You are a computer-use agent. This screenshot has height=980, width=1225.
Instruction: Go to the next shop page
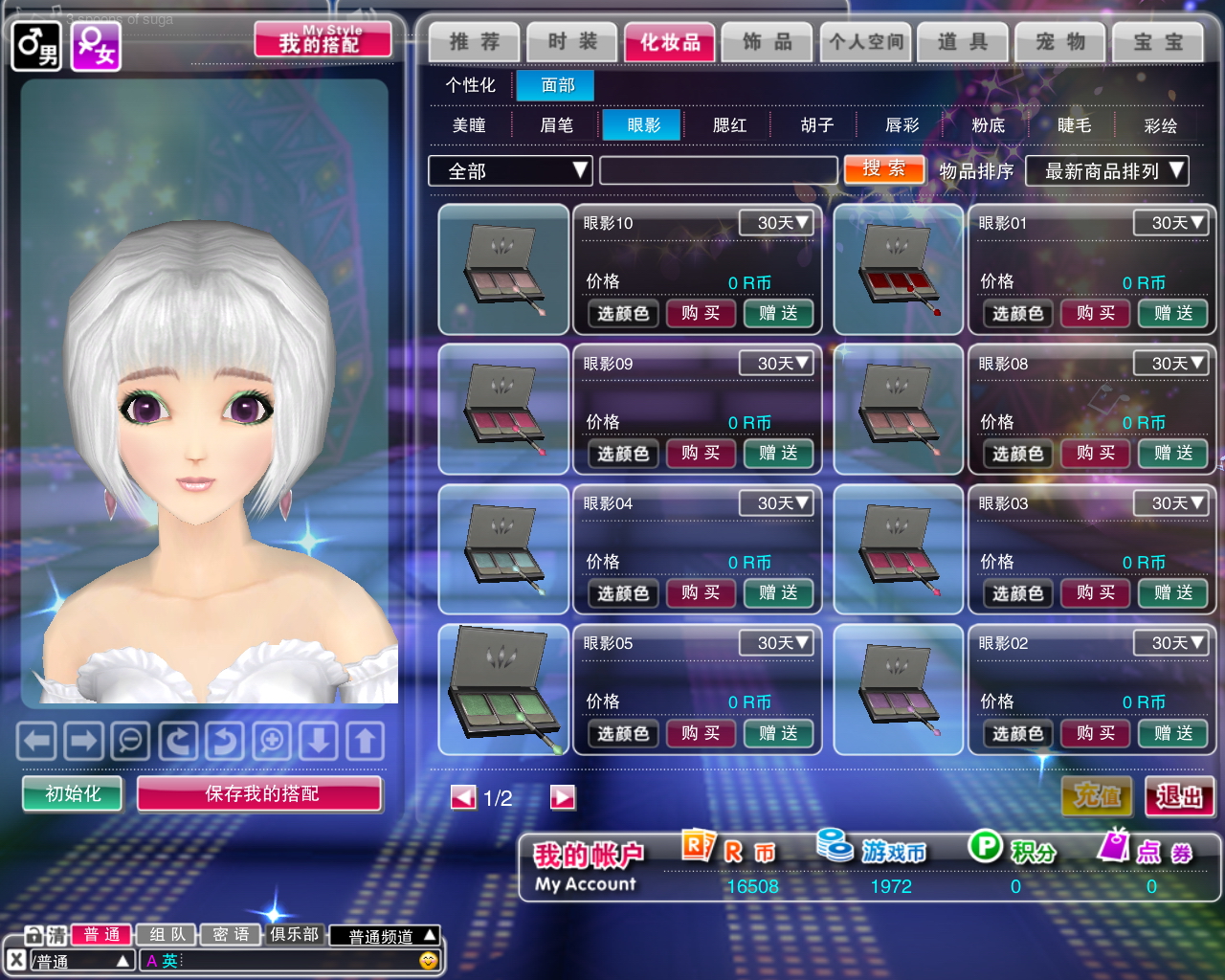click(563, 797)
